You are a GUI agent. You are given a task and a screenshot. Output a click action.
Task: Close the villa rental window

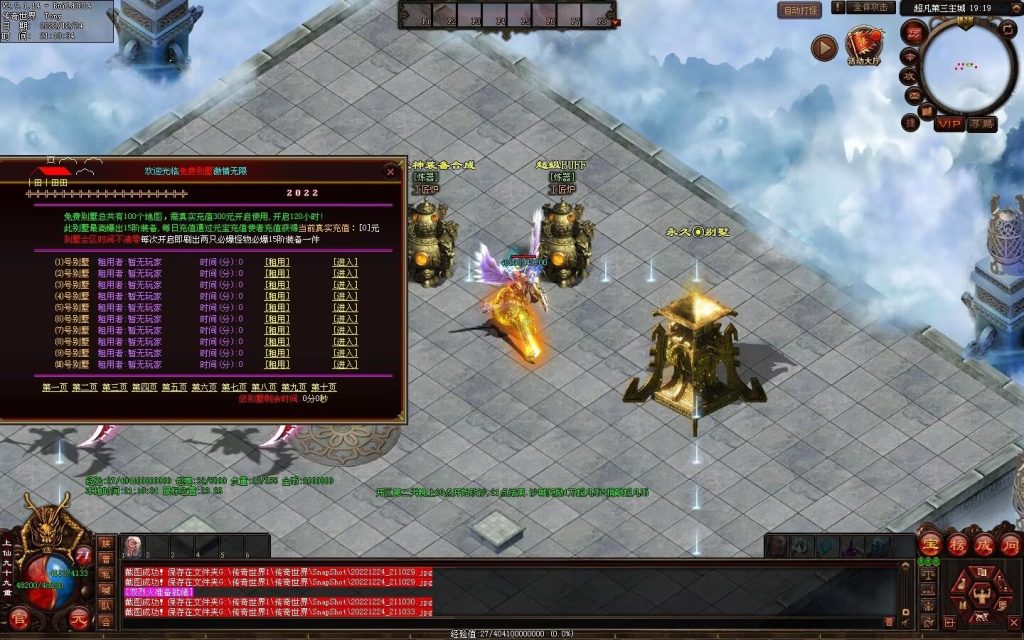pos(390,171)
